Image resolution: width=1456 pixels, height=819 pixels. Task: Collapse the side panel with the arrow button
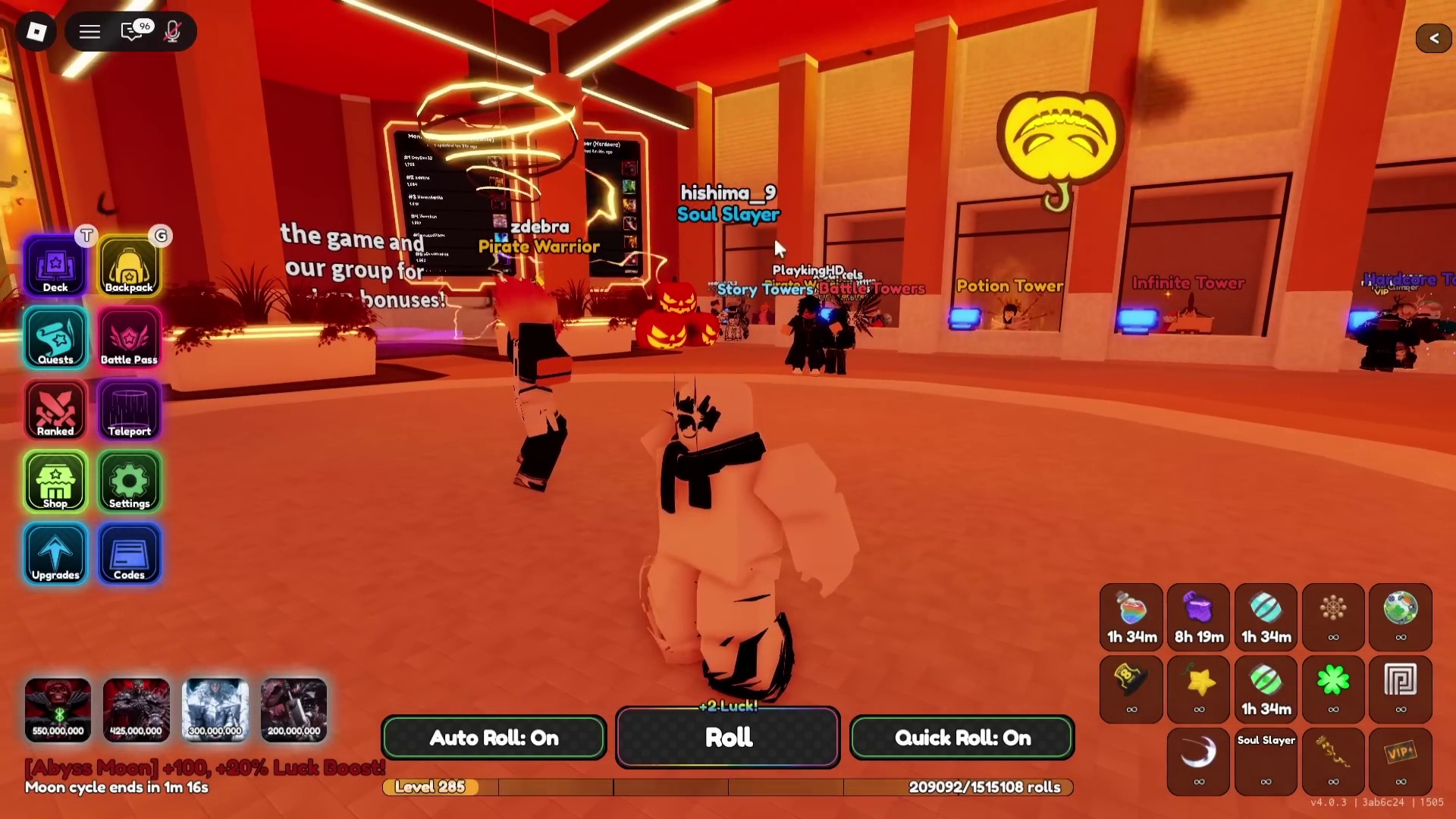pyautogui.click(x=1433, y=38)
